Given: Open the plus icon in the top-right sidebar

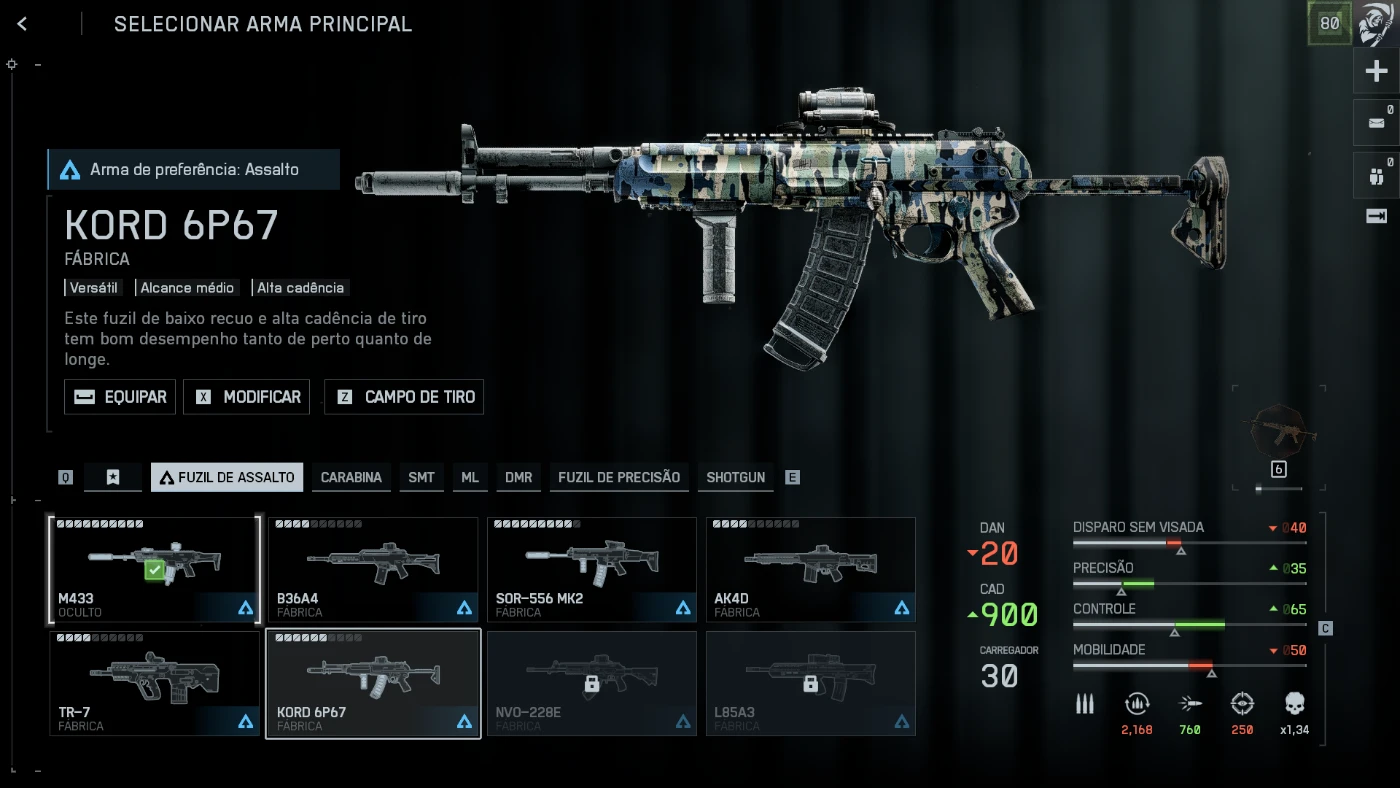Looking at the screenshot, I should pos(1376,71).
